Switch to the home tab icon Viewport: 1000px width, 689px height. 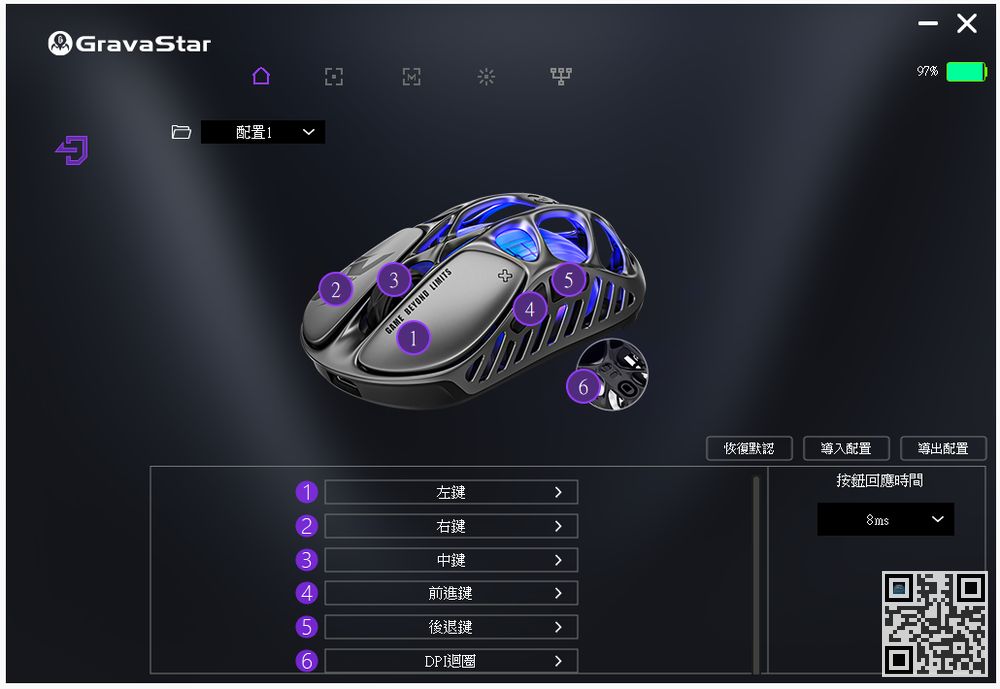tap(261, 76)
